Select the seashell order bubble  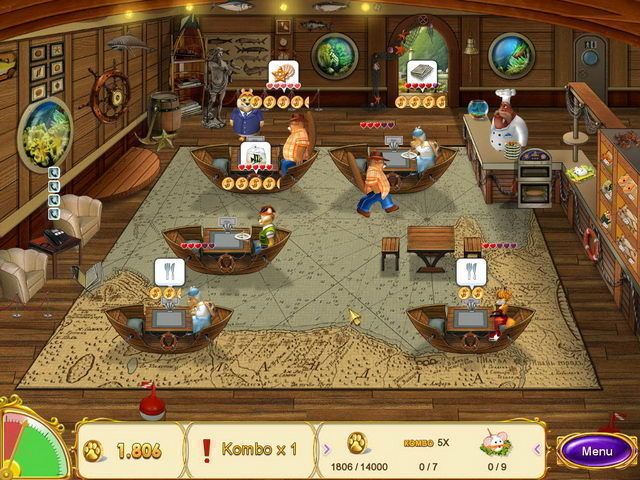(x=281, y=72)
